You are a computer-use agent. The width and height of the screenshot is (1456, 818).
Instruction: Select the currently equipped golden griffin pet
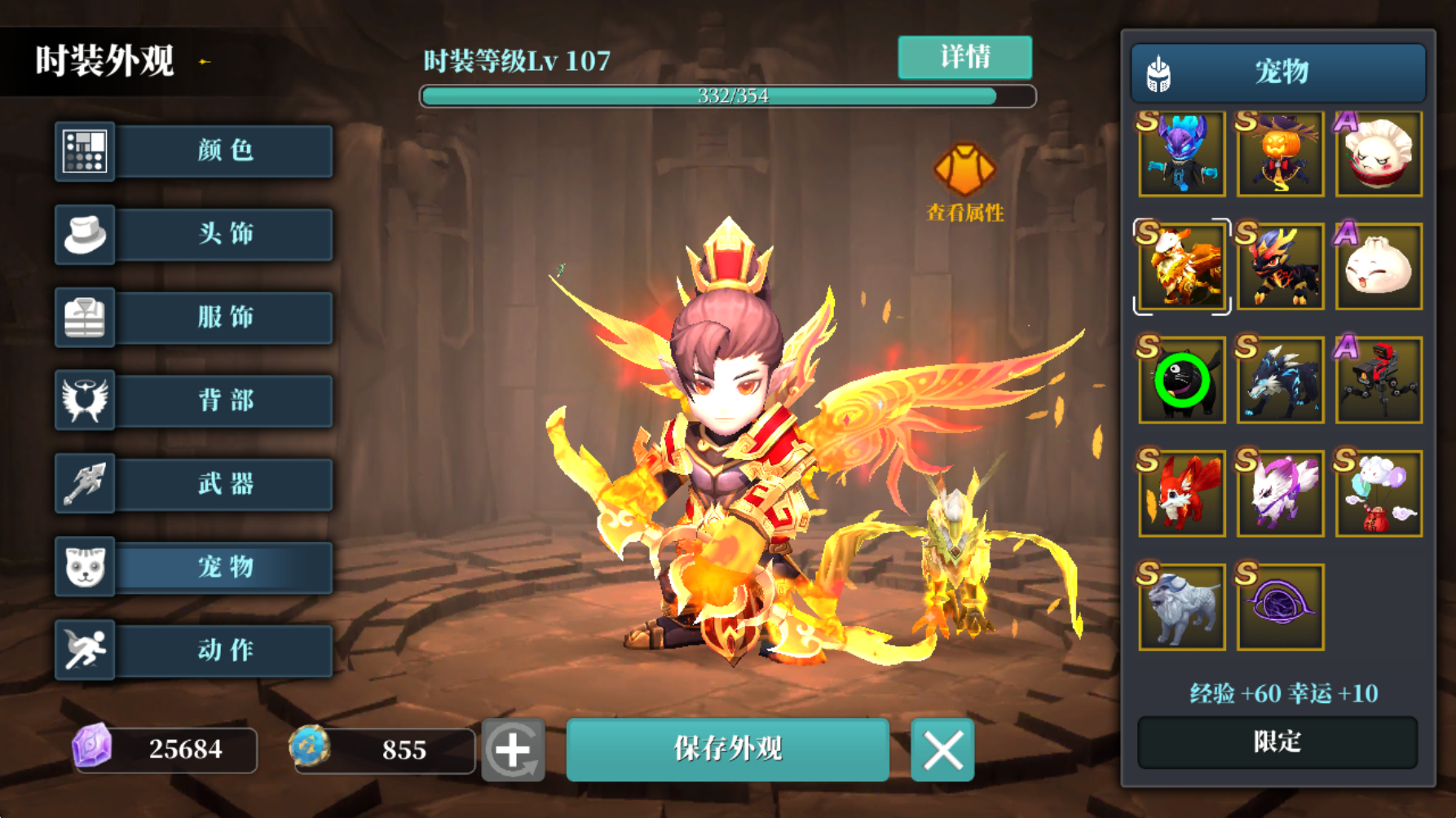pyautogui.click(x=1181, y=267)
